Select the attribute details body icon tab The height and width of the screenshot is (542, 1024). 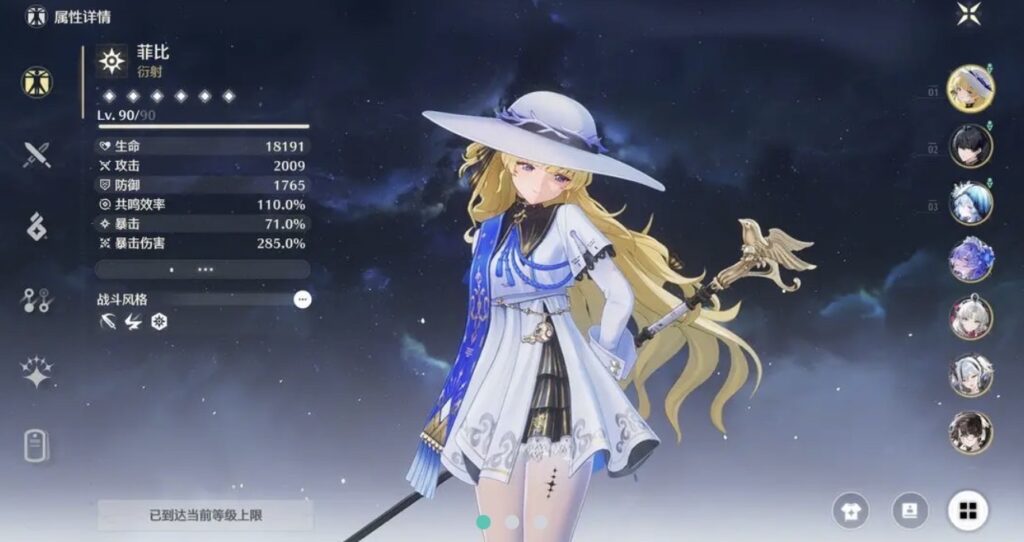[37, 82]
